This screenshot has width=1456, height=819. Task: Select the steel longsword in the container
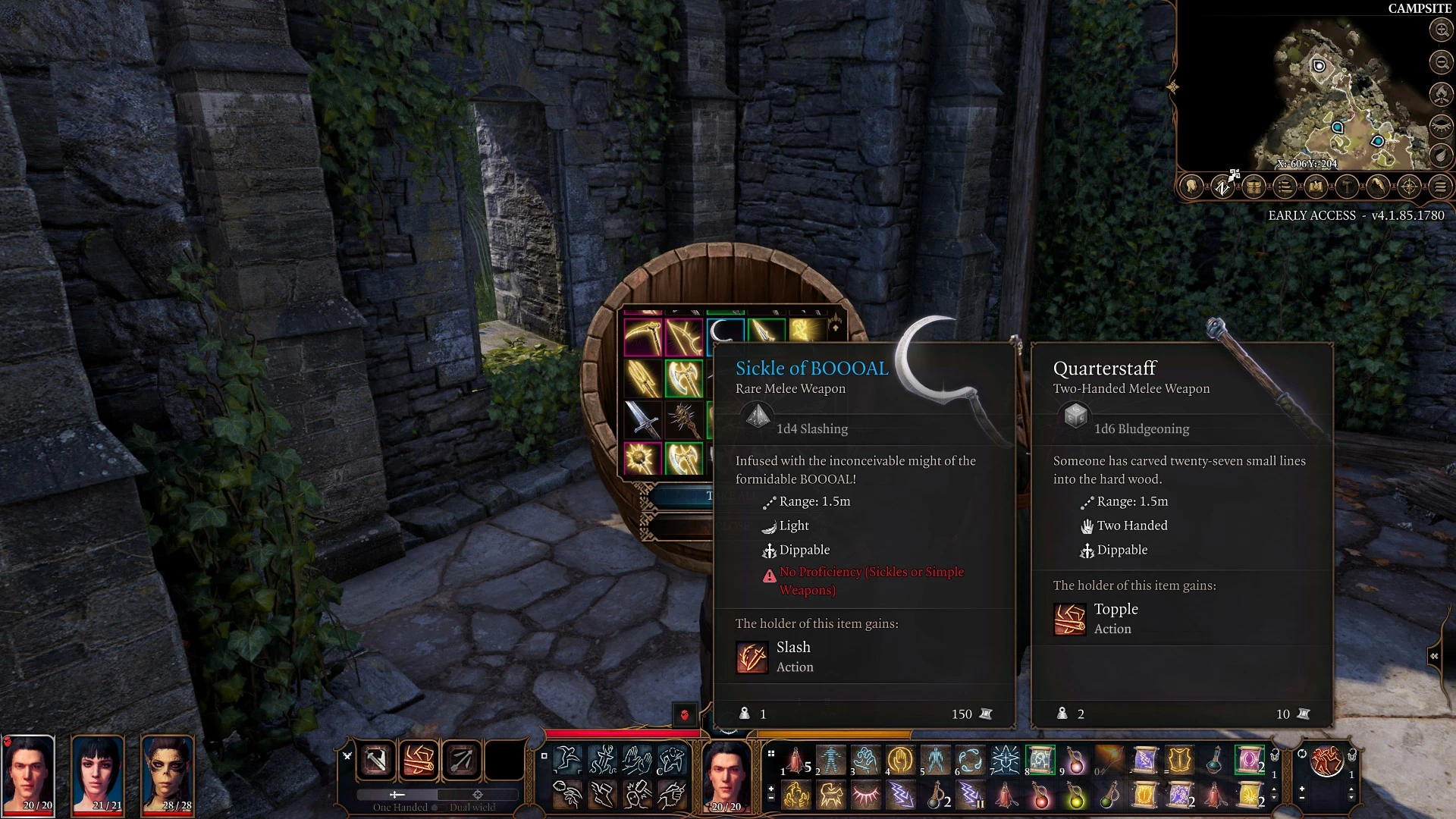click(643, 419)
